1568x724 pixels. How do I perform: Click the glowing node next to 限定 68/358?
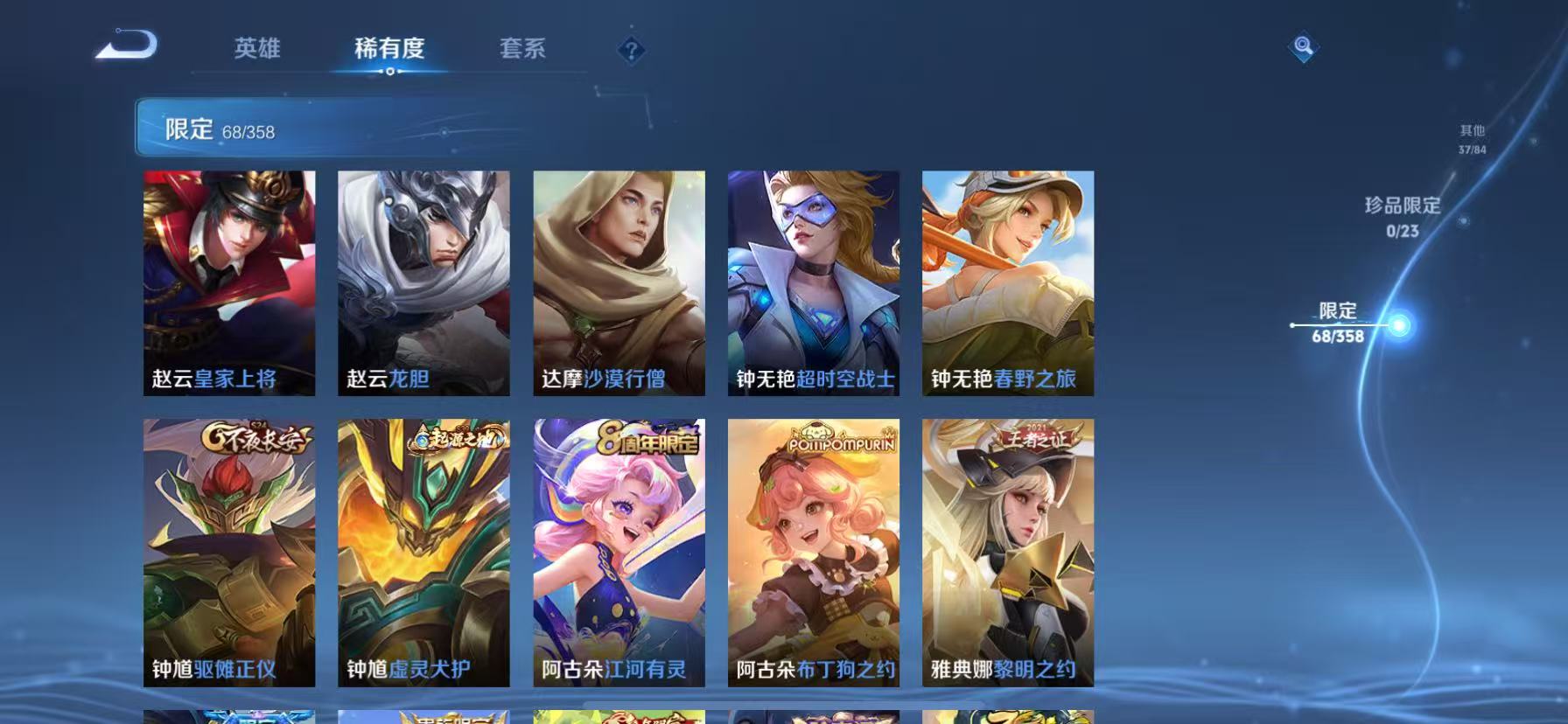1400,324
